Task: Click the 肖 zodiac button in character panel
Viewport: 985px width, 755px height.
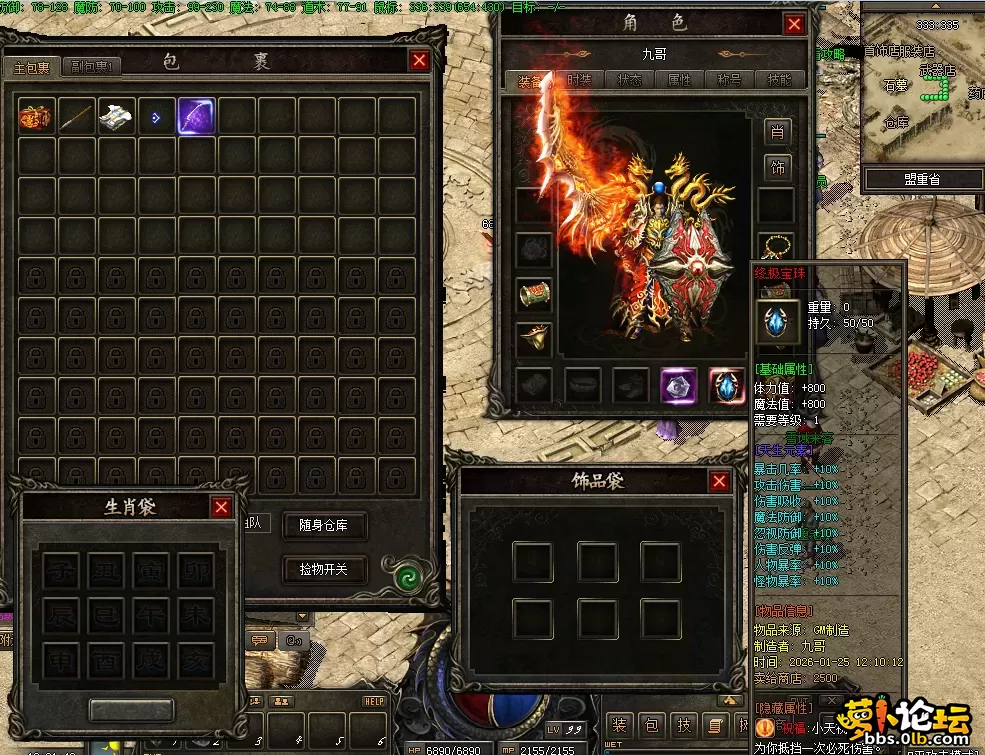Action: [x=778, y=132]
